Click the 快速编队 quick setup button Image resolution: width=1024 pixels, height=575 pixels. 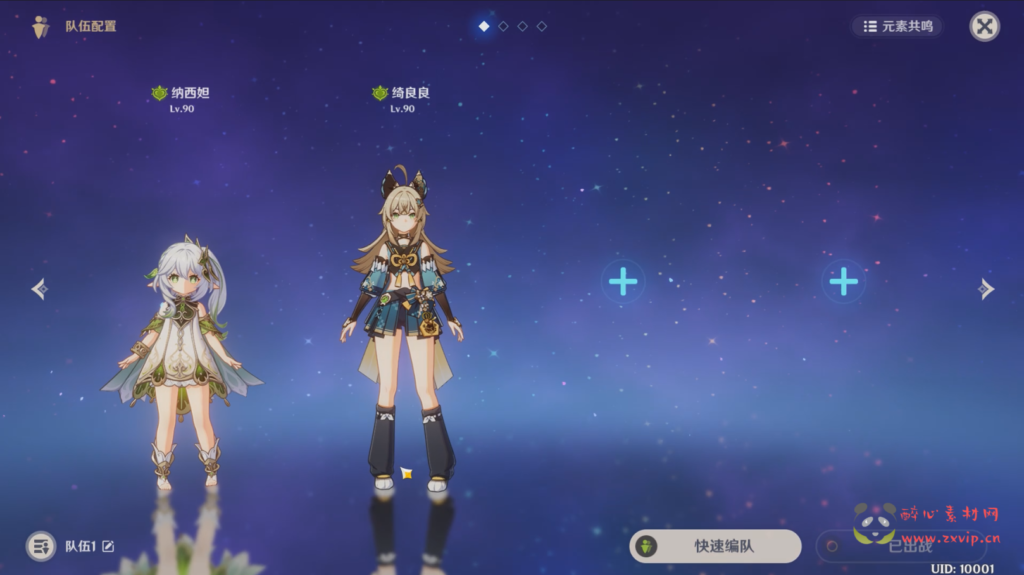tap(715, 546)
